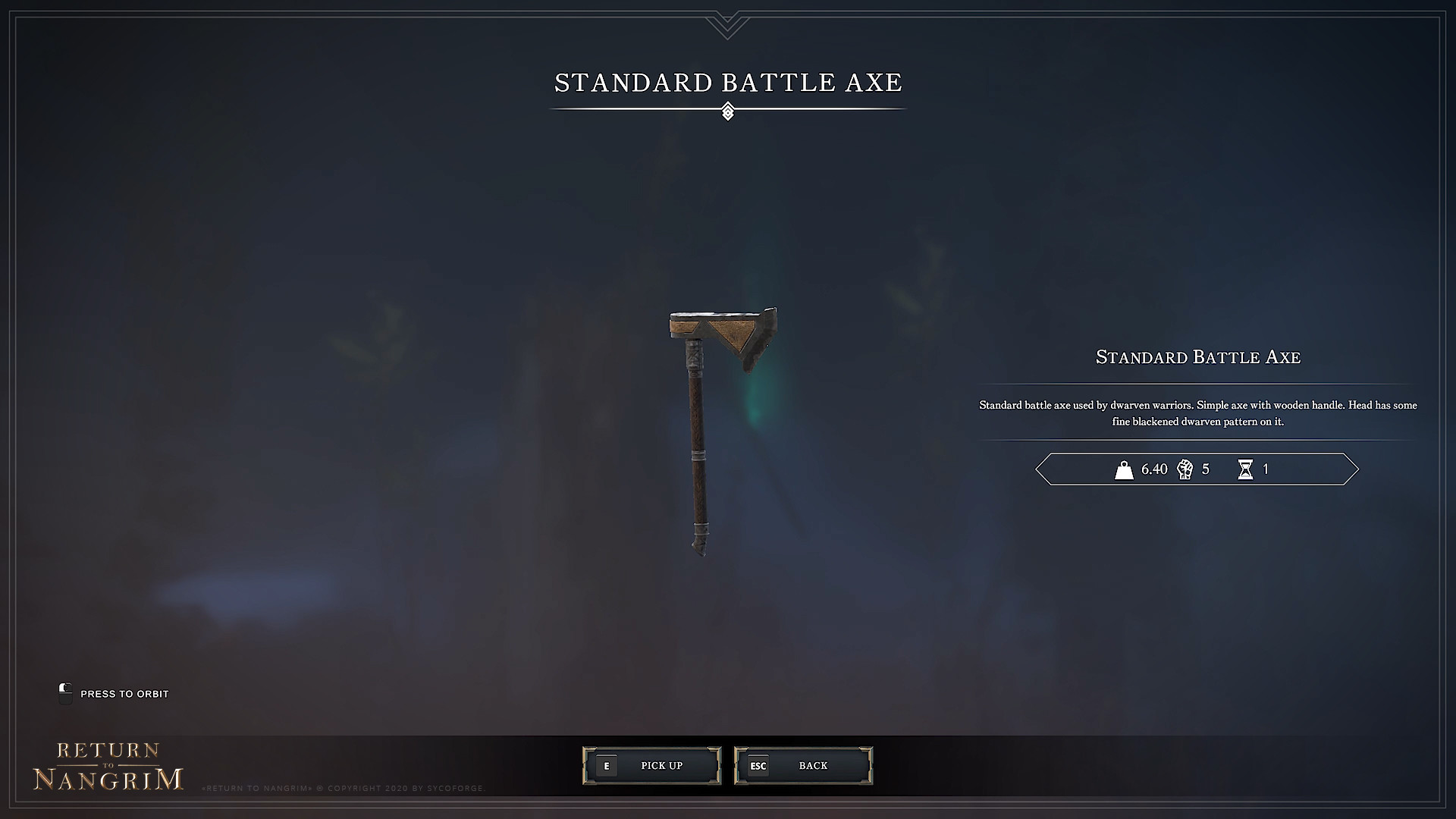Select the Standard Battle Axe panel title
Screen dimensions: 1456x819
[x=1197, y=357]
